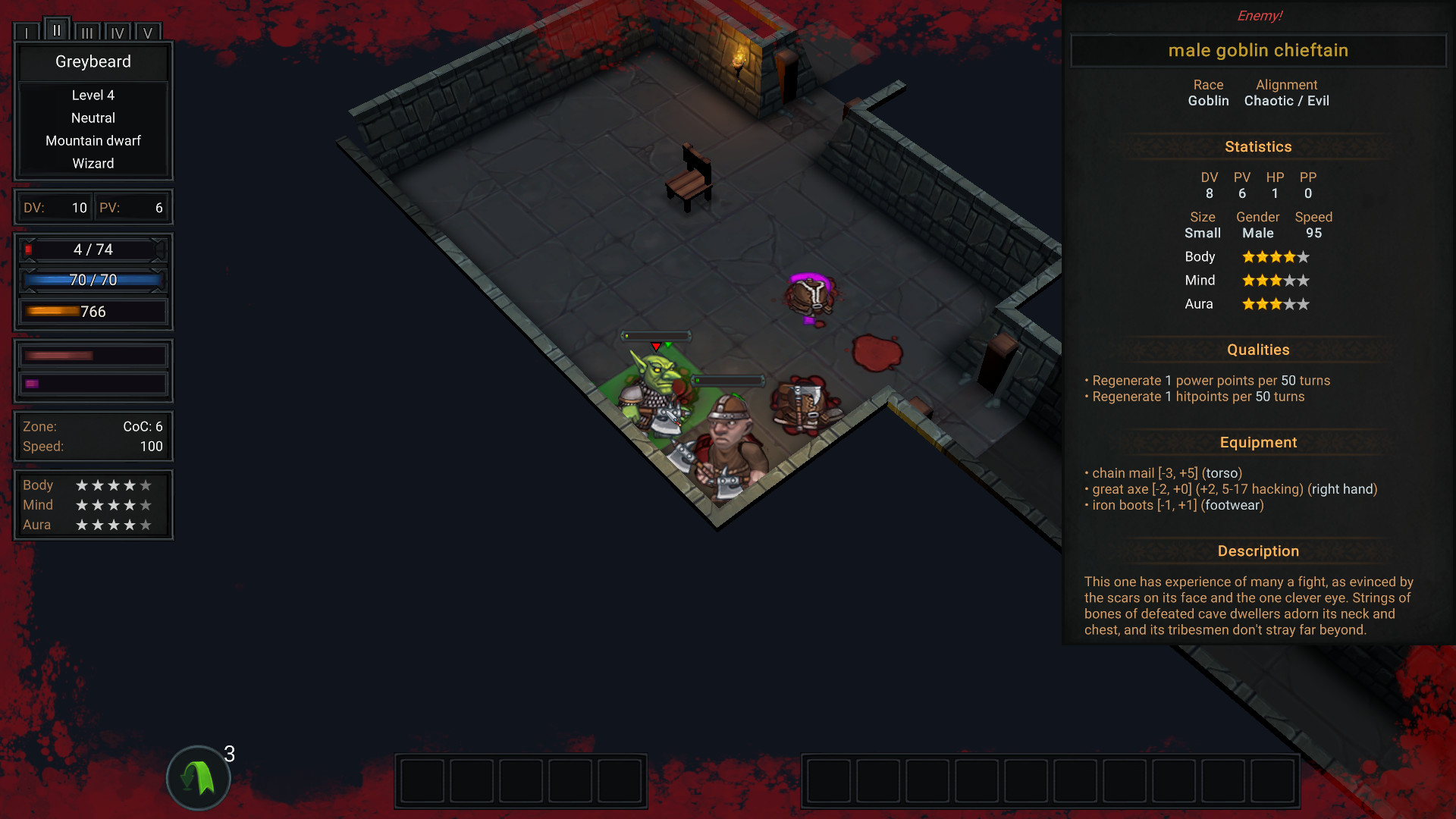
Task: Click the wooden door on the right wall
Action: [999, 364]
